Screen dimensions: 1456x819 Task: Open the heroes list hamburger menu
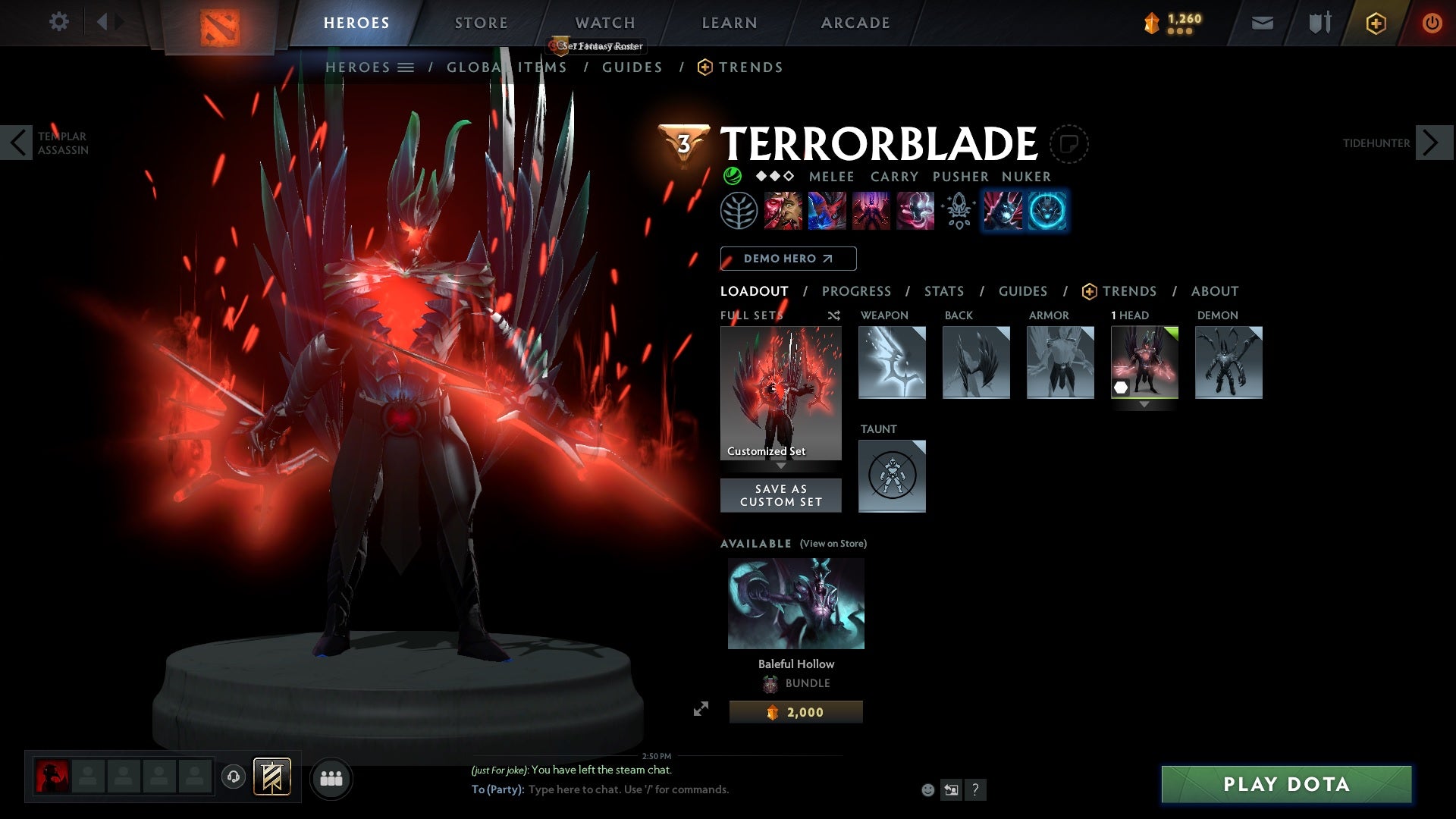pyautogui.click(x=406, y=67)
